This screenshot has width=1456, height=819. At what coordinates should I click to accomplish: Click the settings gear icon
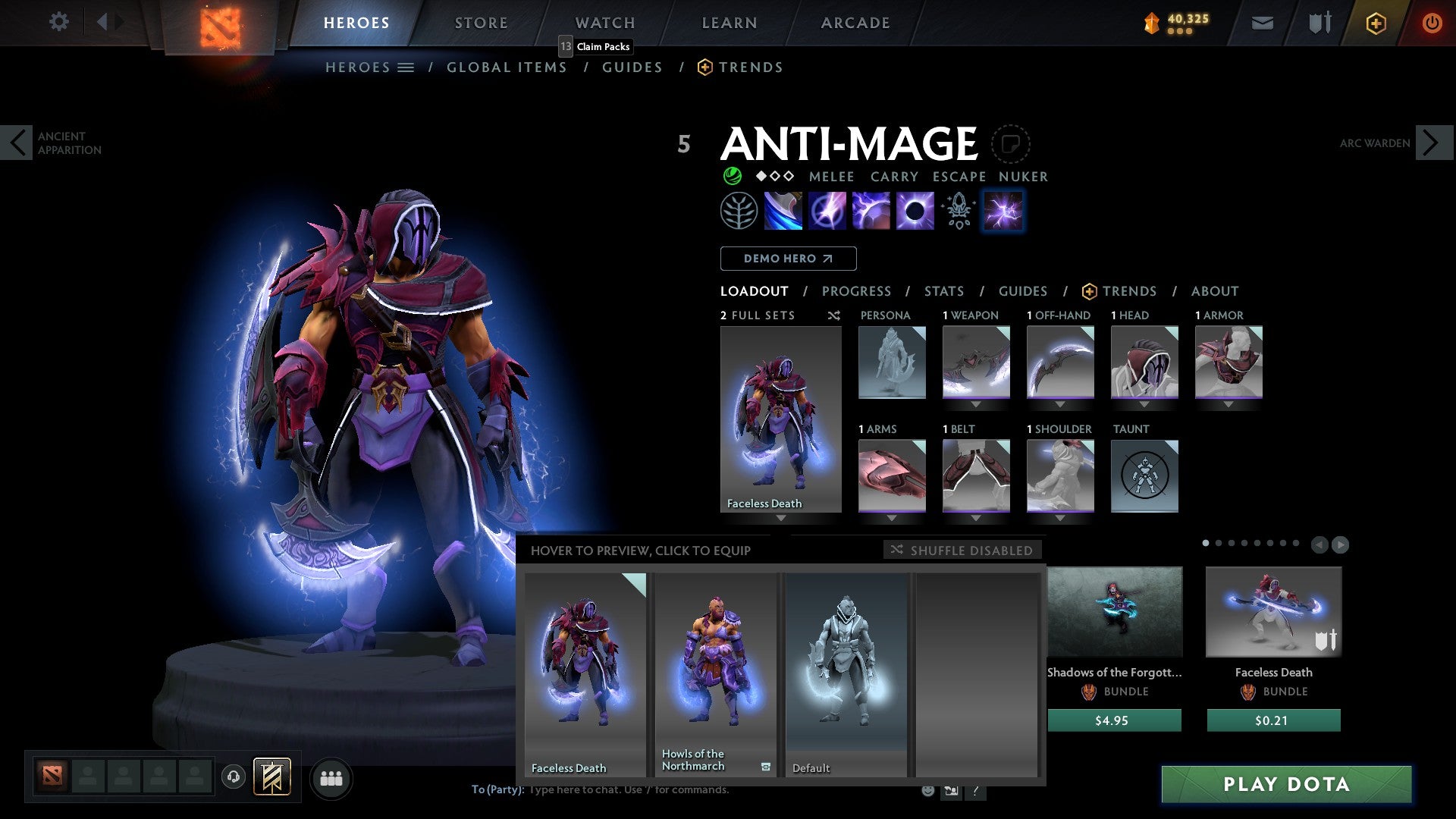(58, 22)
